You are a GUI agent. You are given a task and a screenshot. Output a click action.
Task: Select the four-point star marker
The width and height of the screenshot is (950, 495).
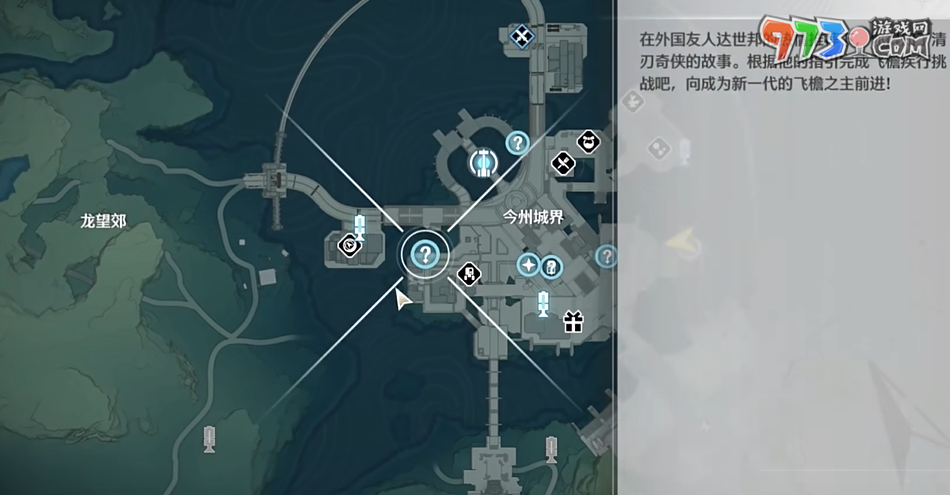[528, 265]
